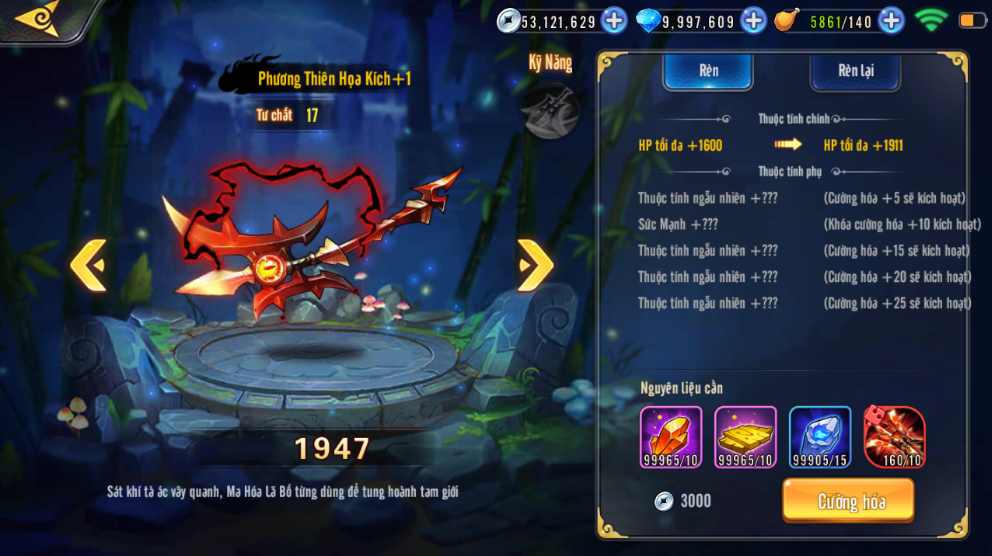Add silver coins with the plus button

point(614,20)
